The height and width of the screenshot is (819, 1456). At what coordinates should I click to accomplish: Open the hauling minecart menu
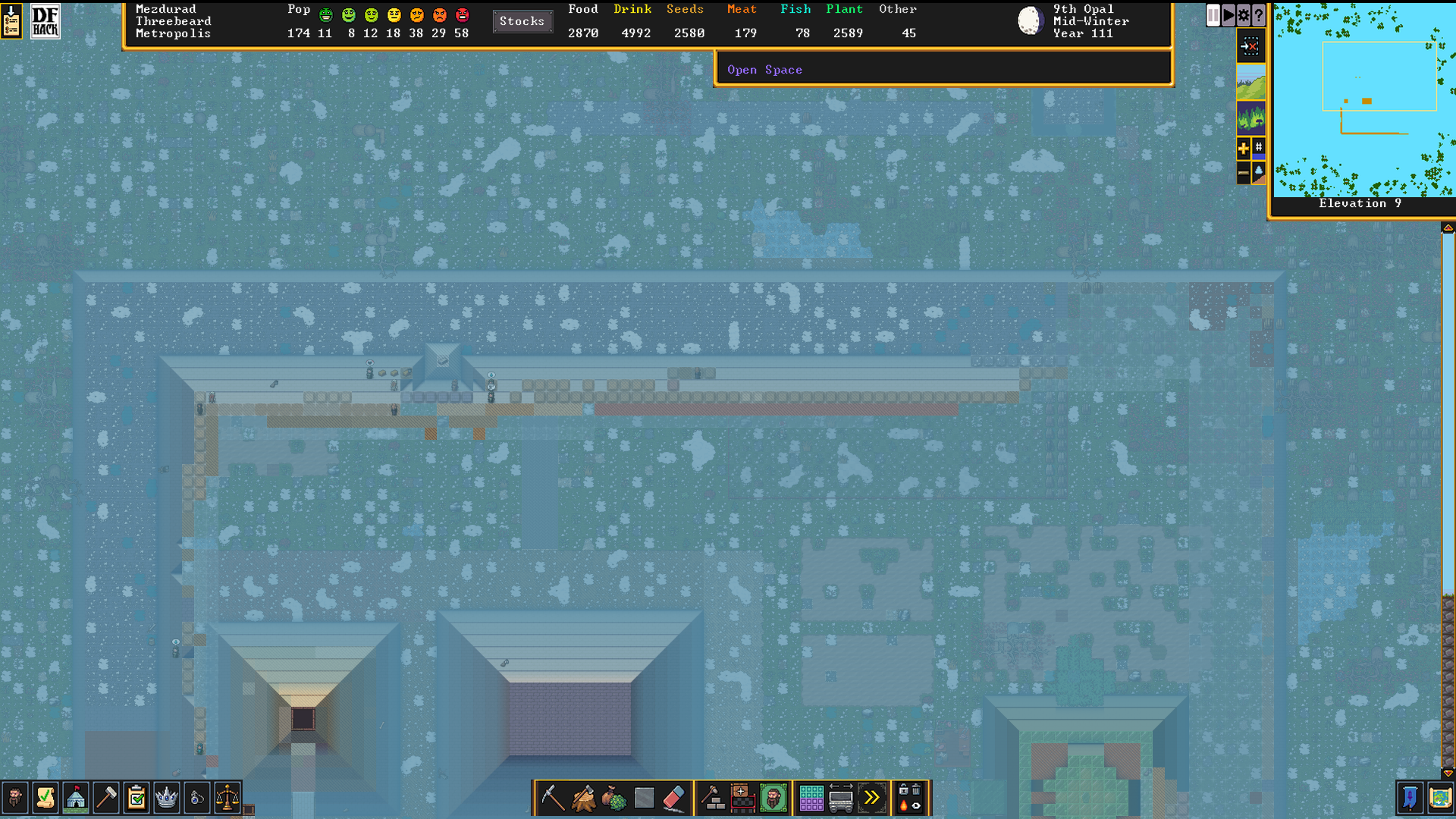click(x=841, y=798)
